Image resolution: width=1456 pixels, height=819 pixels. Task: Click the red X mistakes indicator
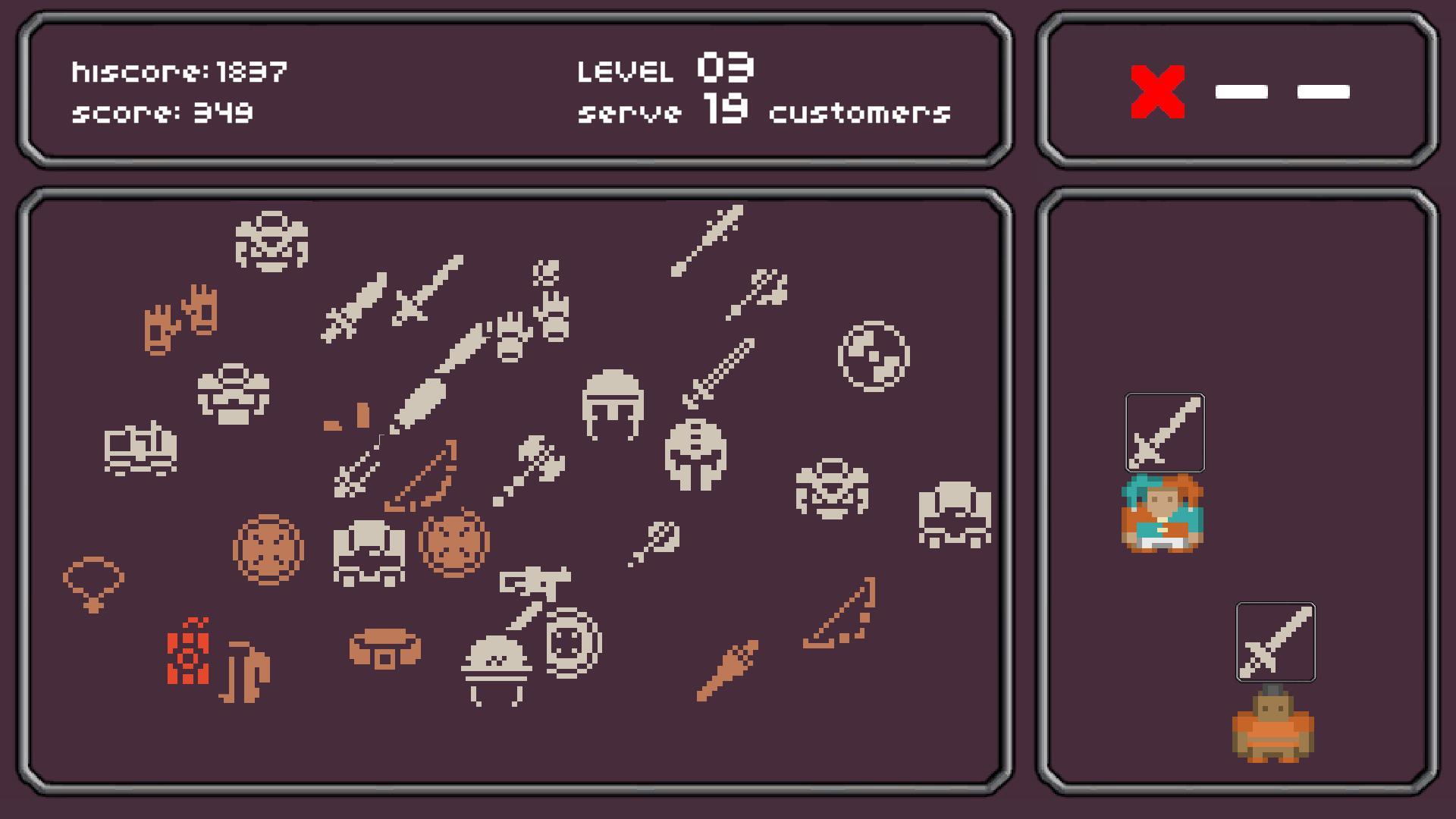[1156, 89]
